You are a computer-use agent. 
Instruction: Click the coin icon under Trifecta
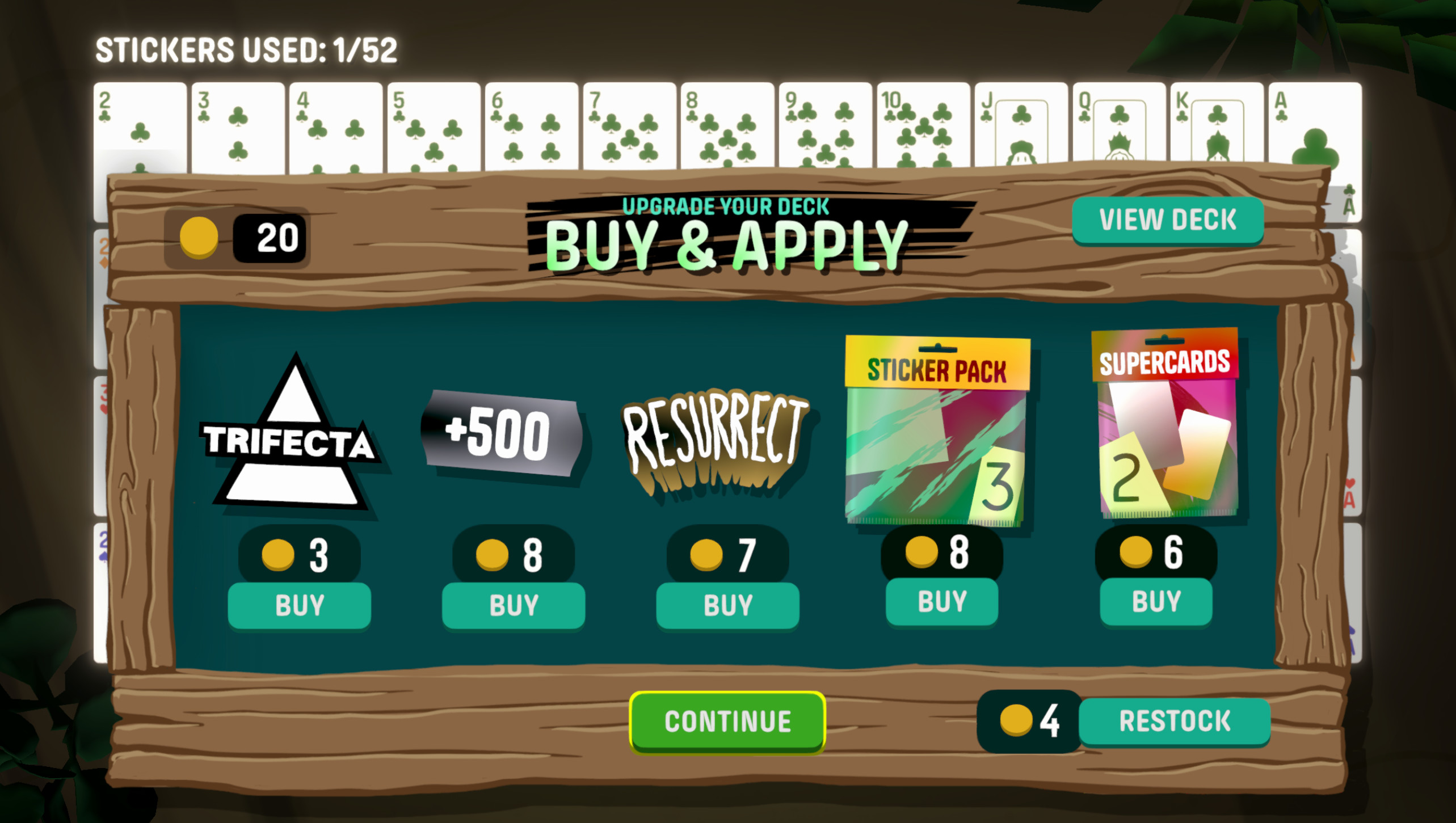pyautogui.click(x=278, y=555)
